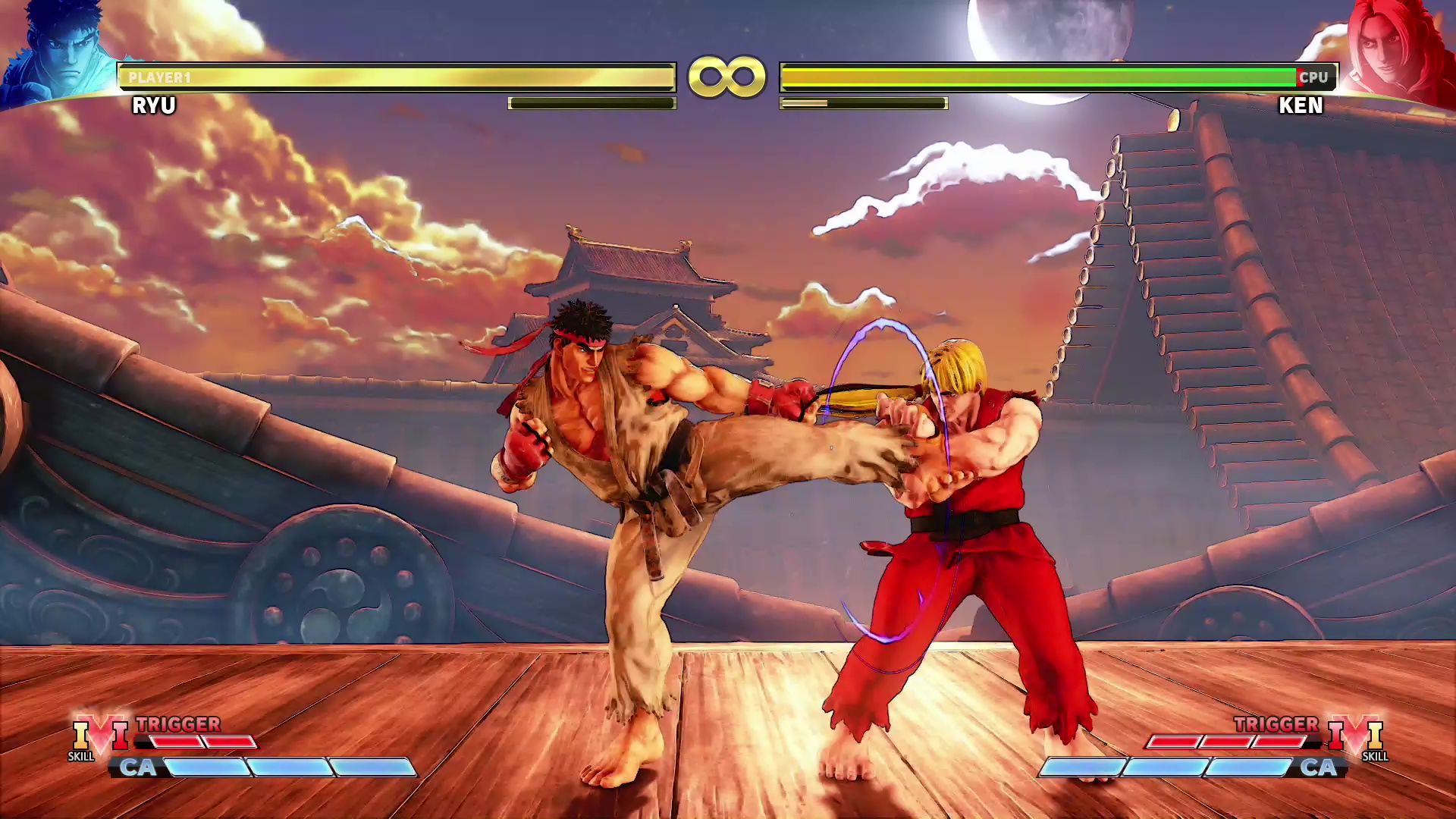The width and height of the screenshot is (1456, 819).
Task: Click the infinity timer symbol at top center
Action: [x=727, y=74]
